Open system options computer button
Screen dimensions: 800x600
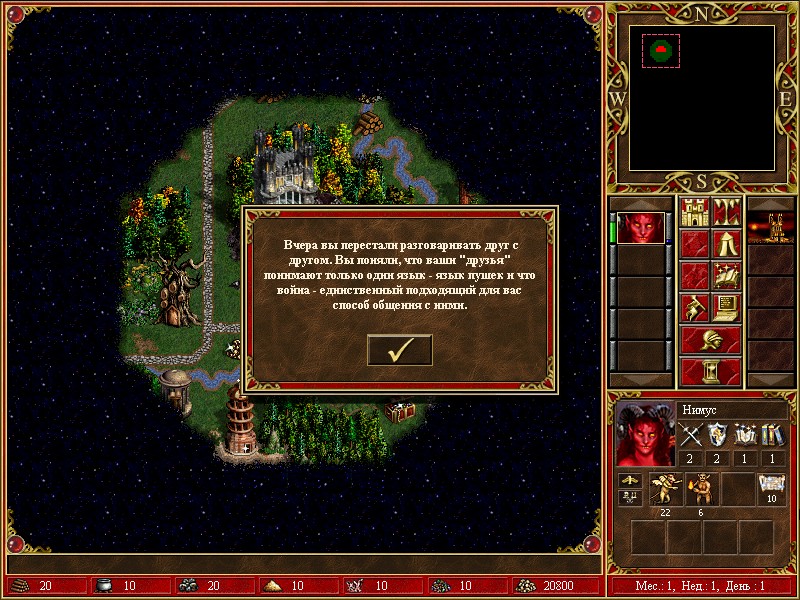(726, 307)
